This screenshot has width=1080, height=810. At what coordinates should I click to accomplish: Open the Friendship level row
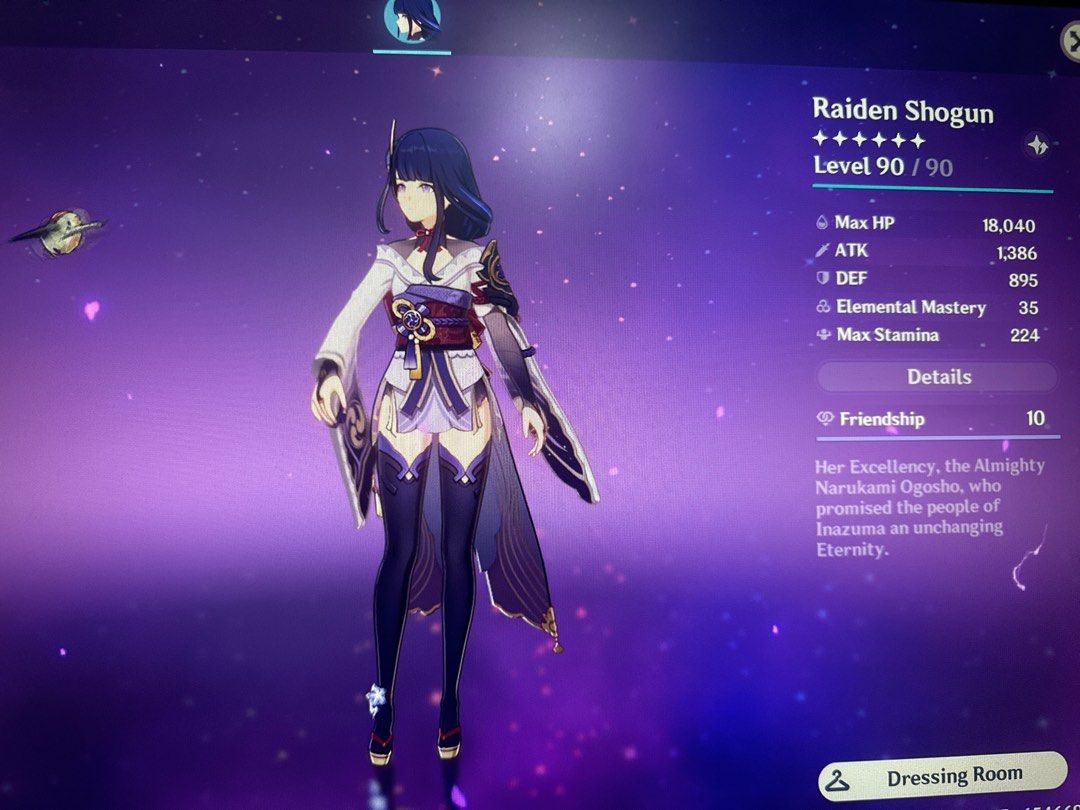(936, 419)
